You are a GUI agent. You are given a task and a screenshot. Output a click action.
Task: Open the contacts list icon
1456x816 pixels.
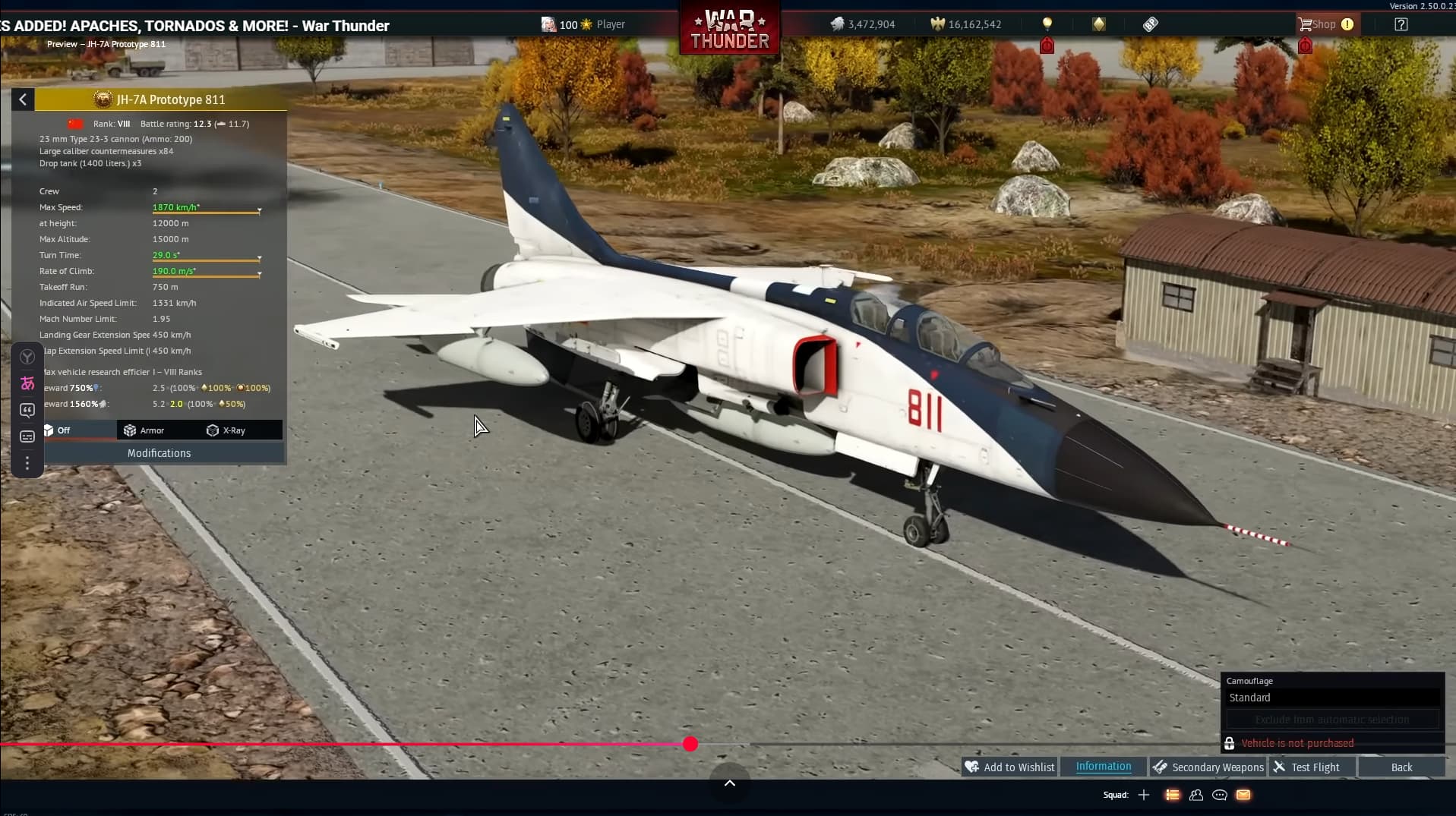(x=1196, y=795)
